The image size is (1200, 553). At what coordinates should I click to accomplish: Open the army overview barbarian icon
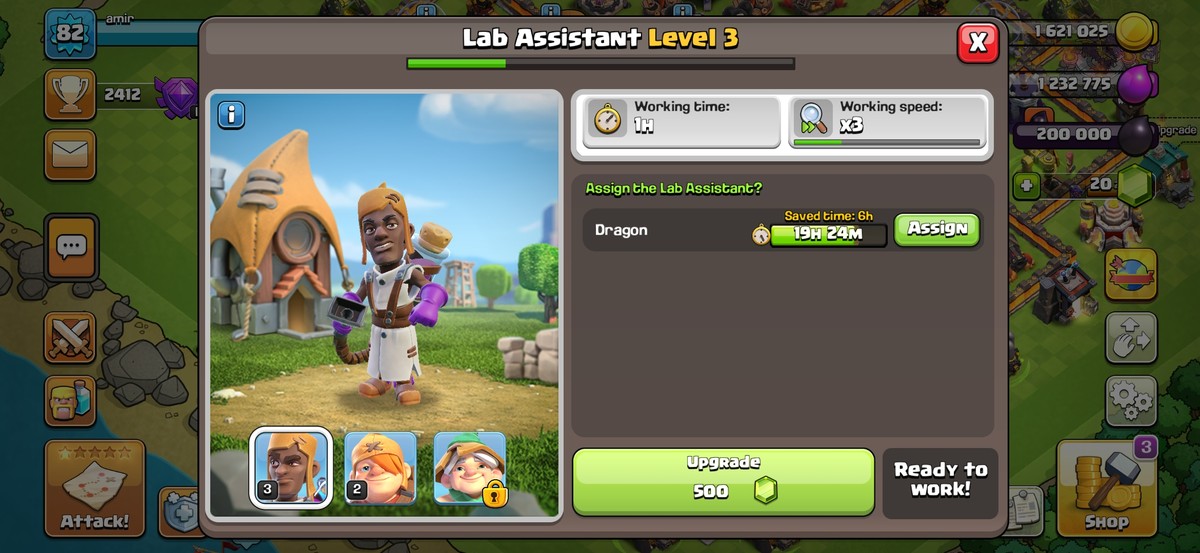pyautogui.click(x=70, y=400)
